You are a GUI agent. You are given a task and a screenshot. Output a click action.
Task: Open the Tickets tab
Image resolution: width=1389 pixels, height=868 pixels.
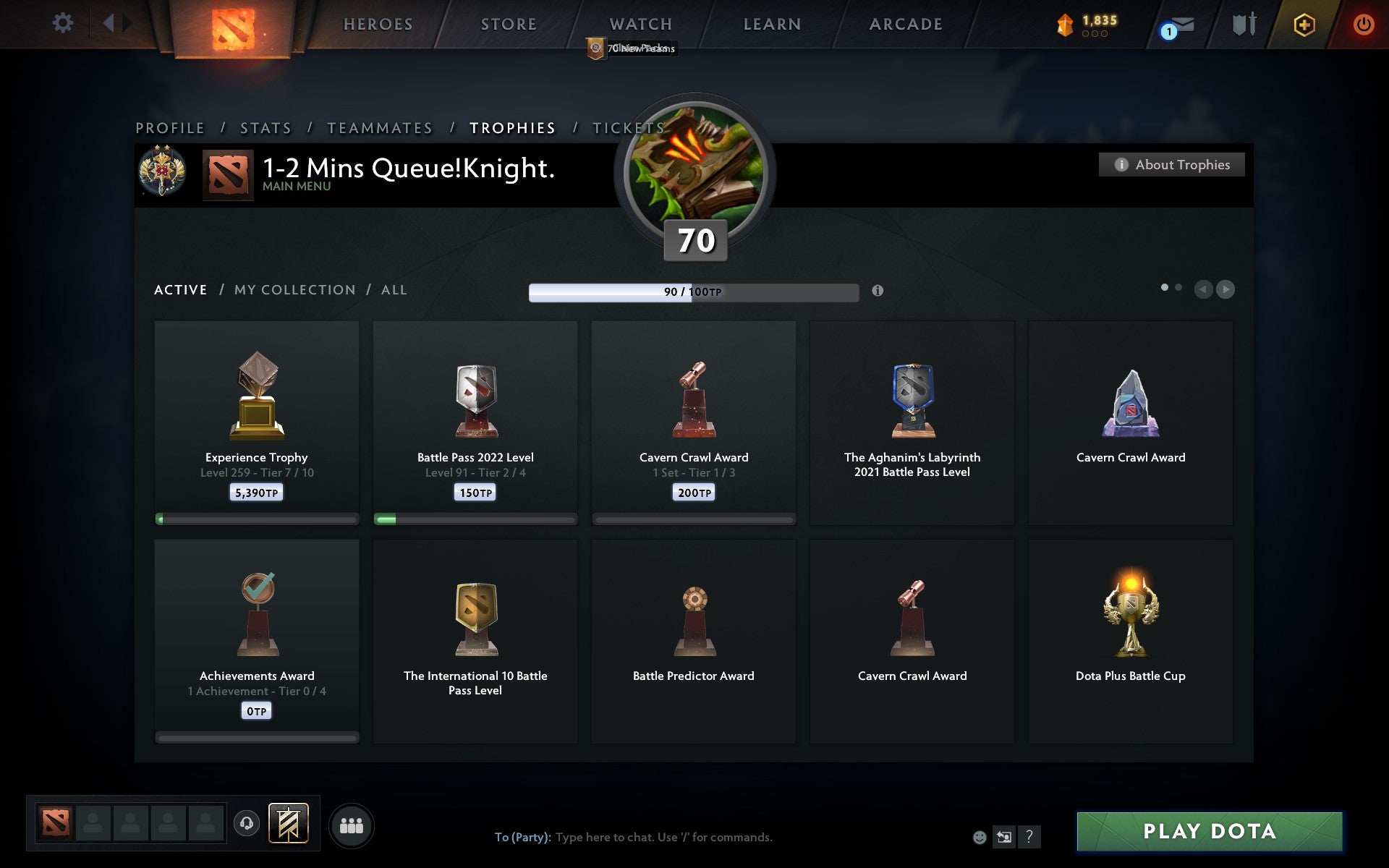[x=629, y=127]
